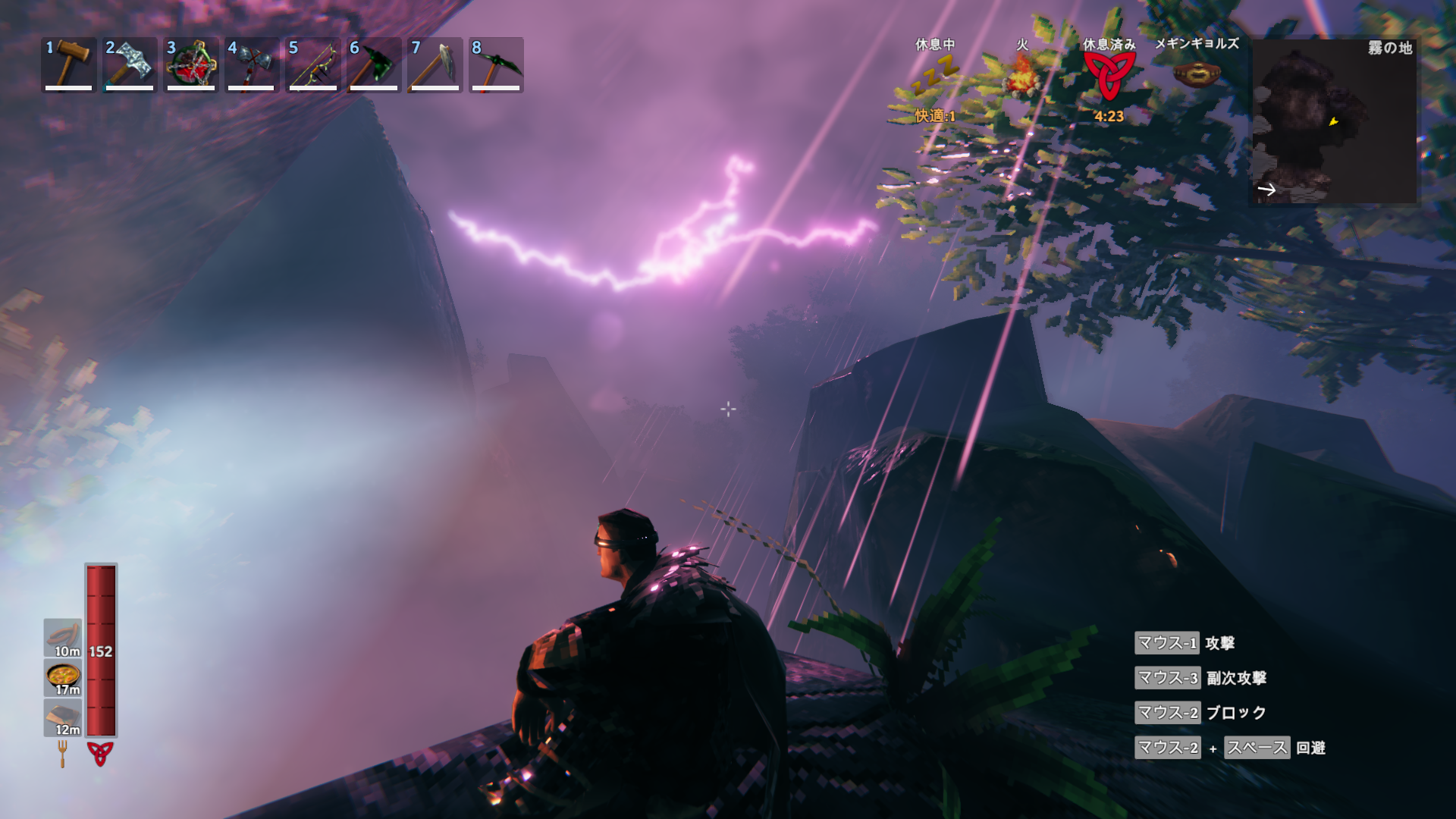The height and width of the screenshot is (819, 1456).
Task: Select the wooden hammer in hotbar slot 1
Action: [x=69, y=64]
